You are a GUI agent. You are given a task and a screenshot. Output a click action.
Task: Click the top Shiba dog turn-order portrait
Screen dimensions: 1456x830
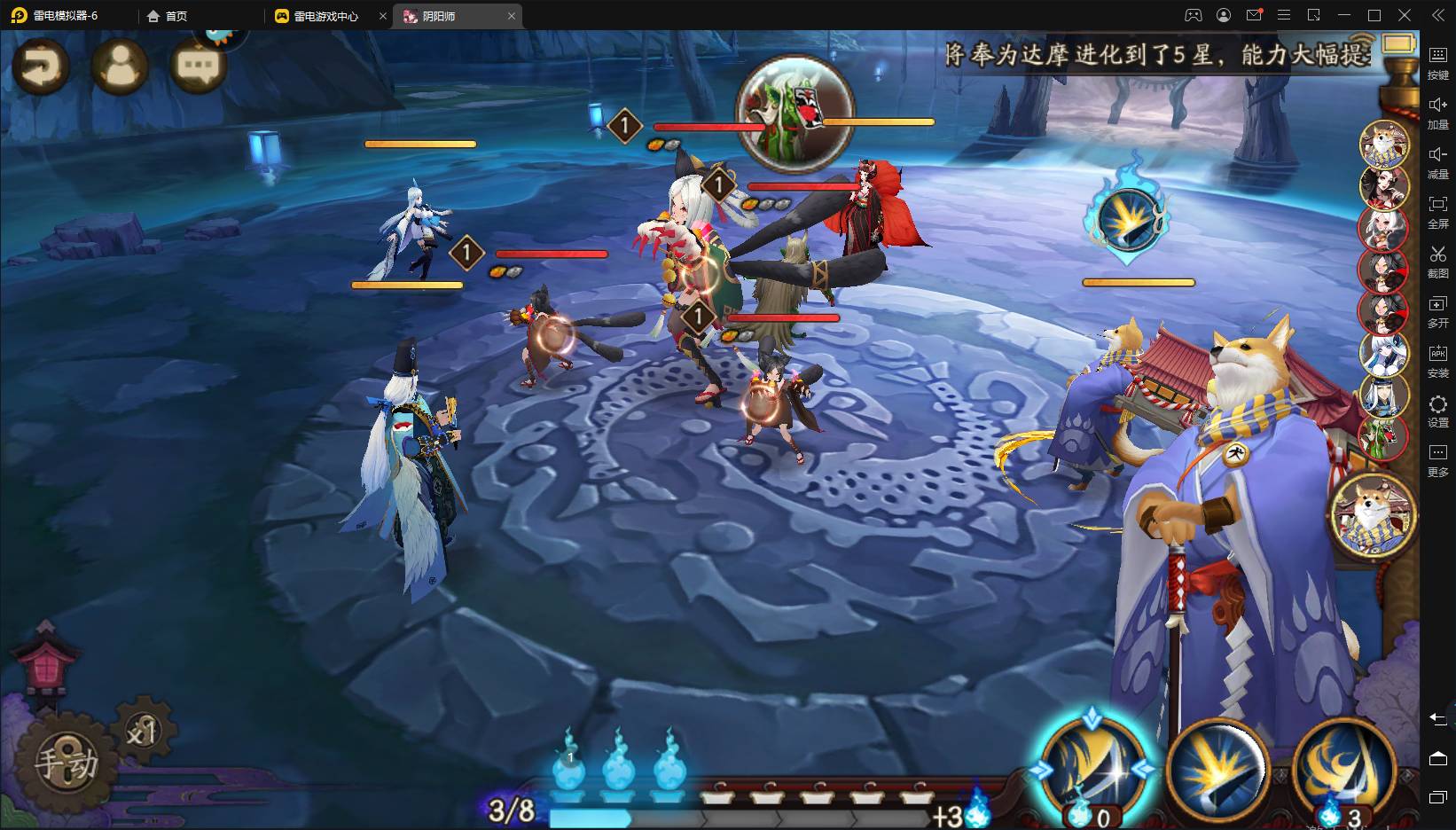[x=1384, y=145]
